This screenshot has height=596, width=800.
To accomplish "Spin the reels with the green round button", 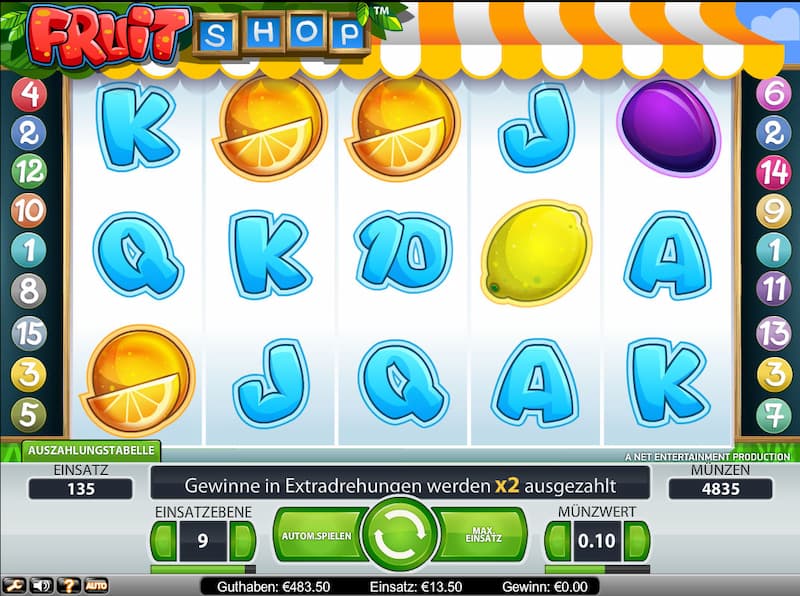I will point(400,535).
